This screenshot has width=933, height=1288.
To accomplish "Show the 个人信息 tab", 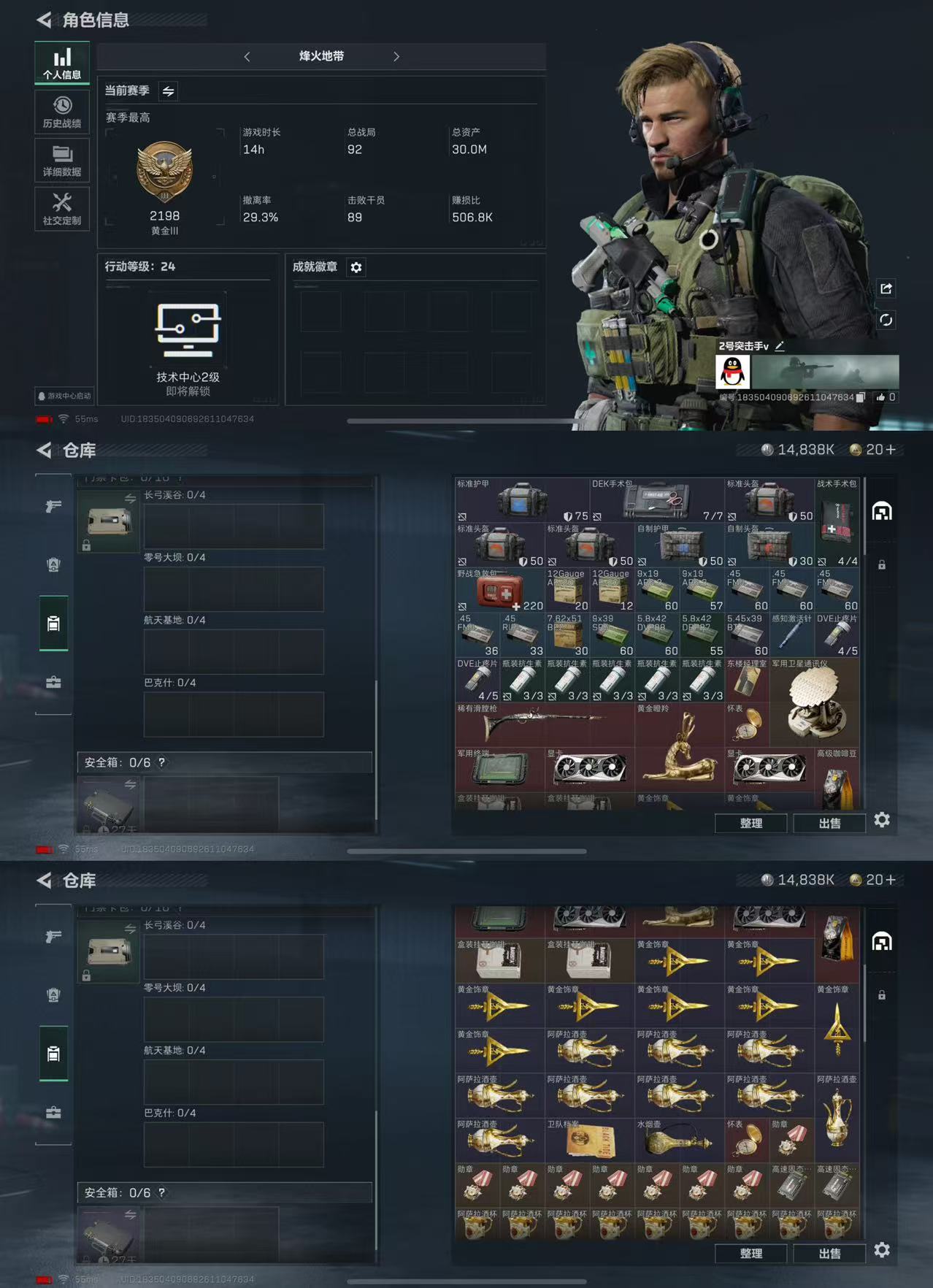I will tap(62, 64).
